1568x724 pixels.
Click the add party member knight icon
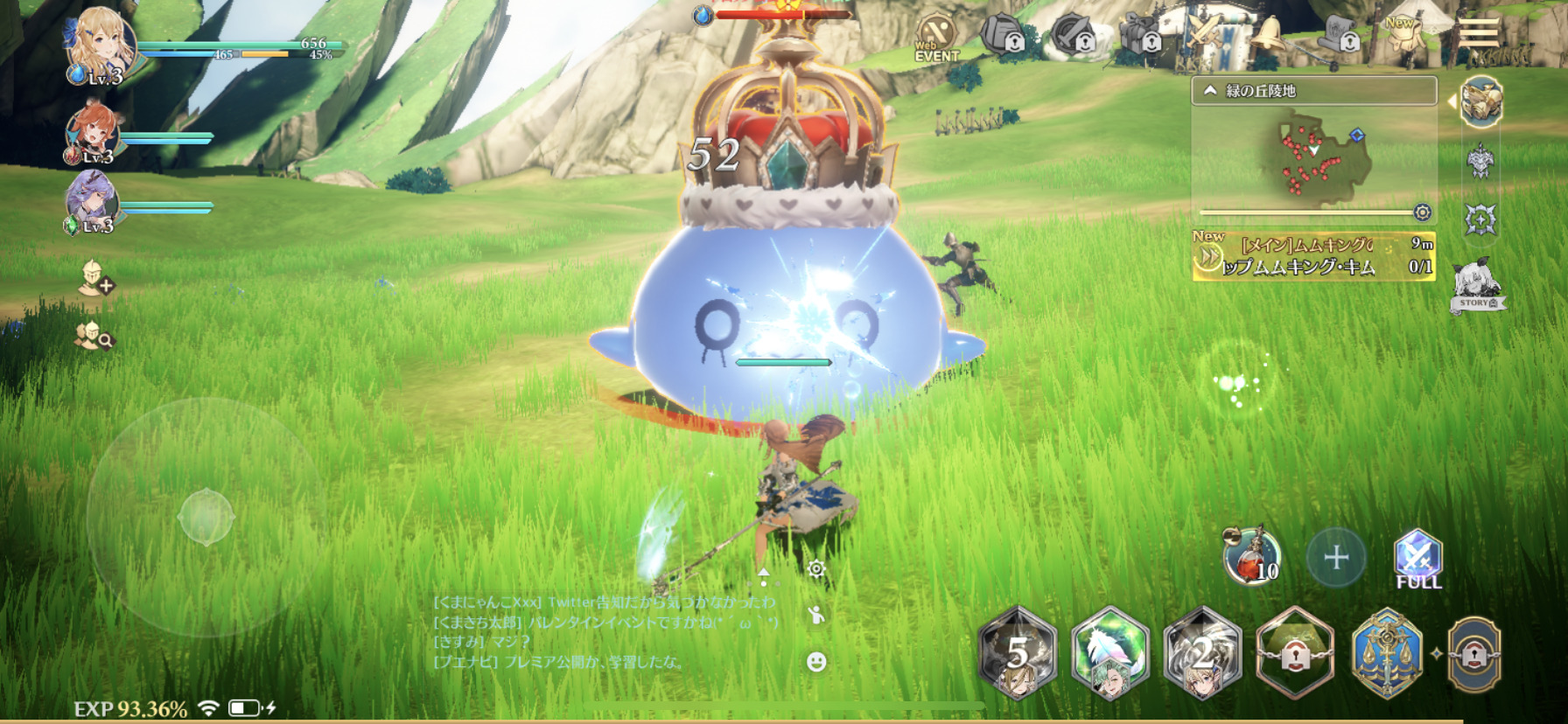pos(94,277)
